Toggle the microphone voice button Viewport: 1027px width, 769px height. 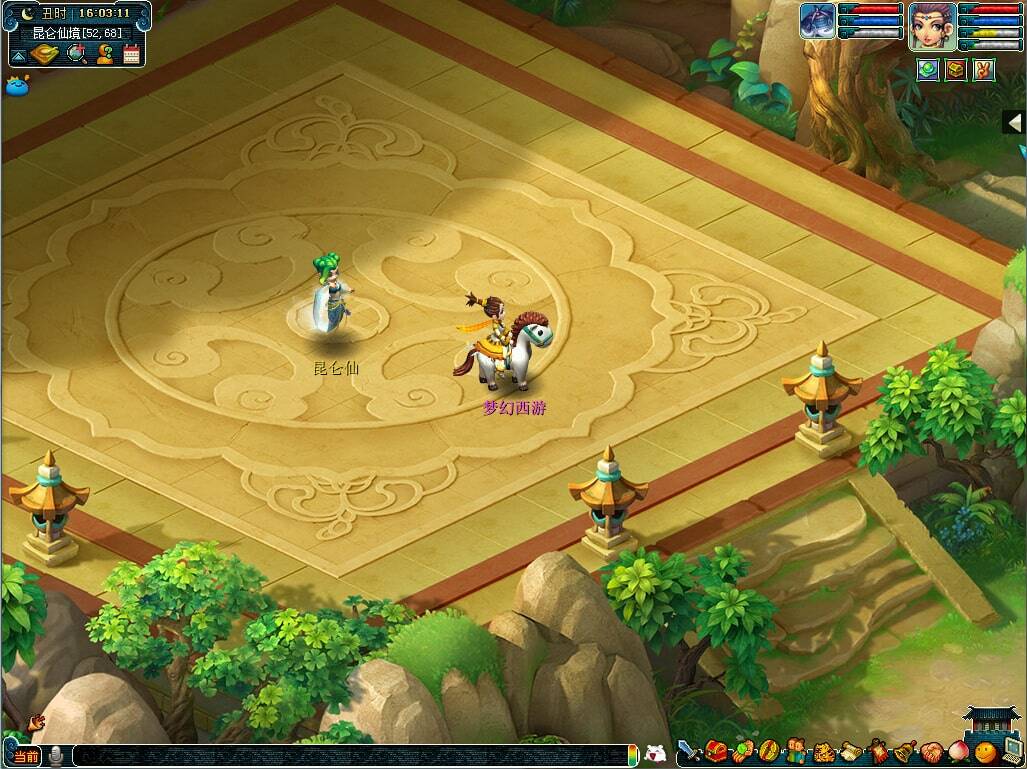tap(57, 756)
